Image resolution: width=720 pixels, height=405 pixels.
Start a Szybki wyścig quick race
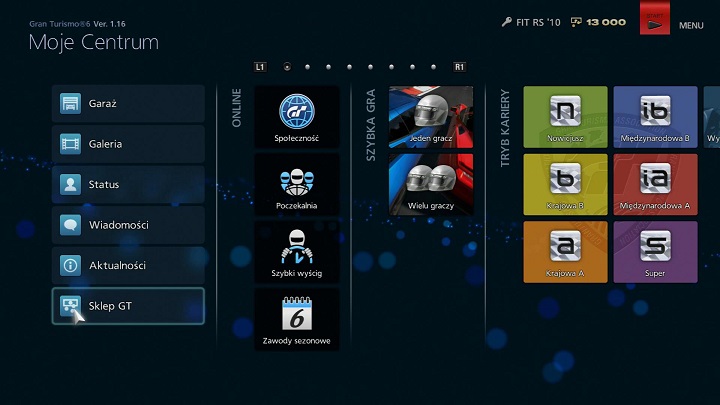click(x=297, y=251)
